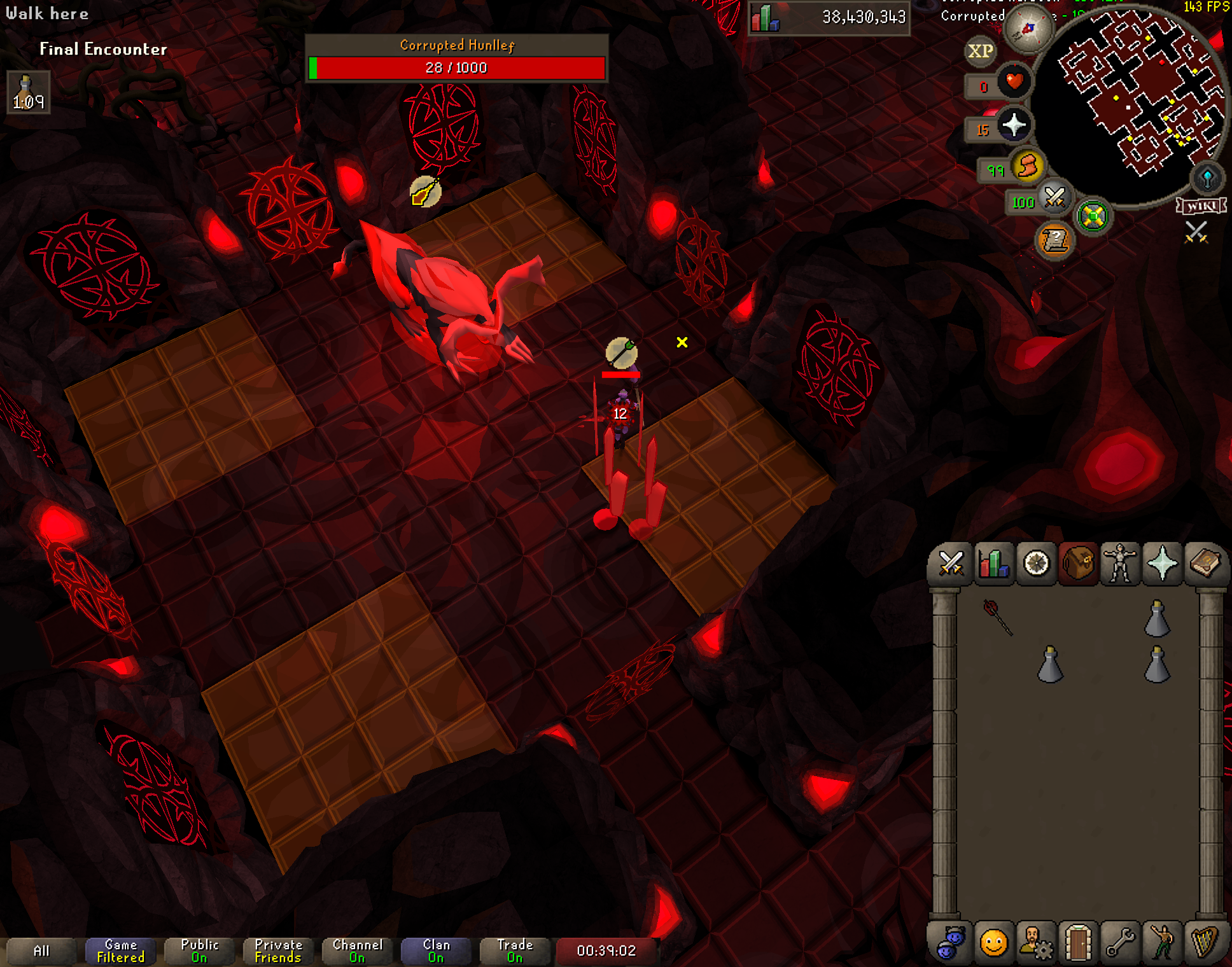This screenshot has width=1232, height=967.
Task: Switch to the Magic spellbook tab
Action: (x=1205, y=564)
